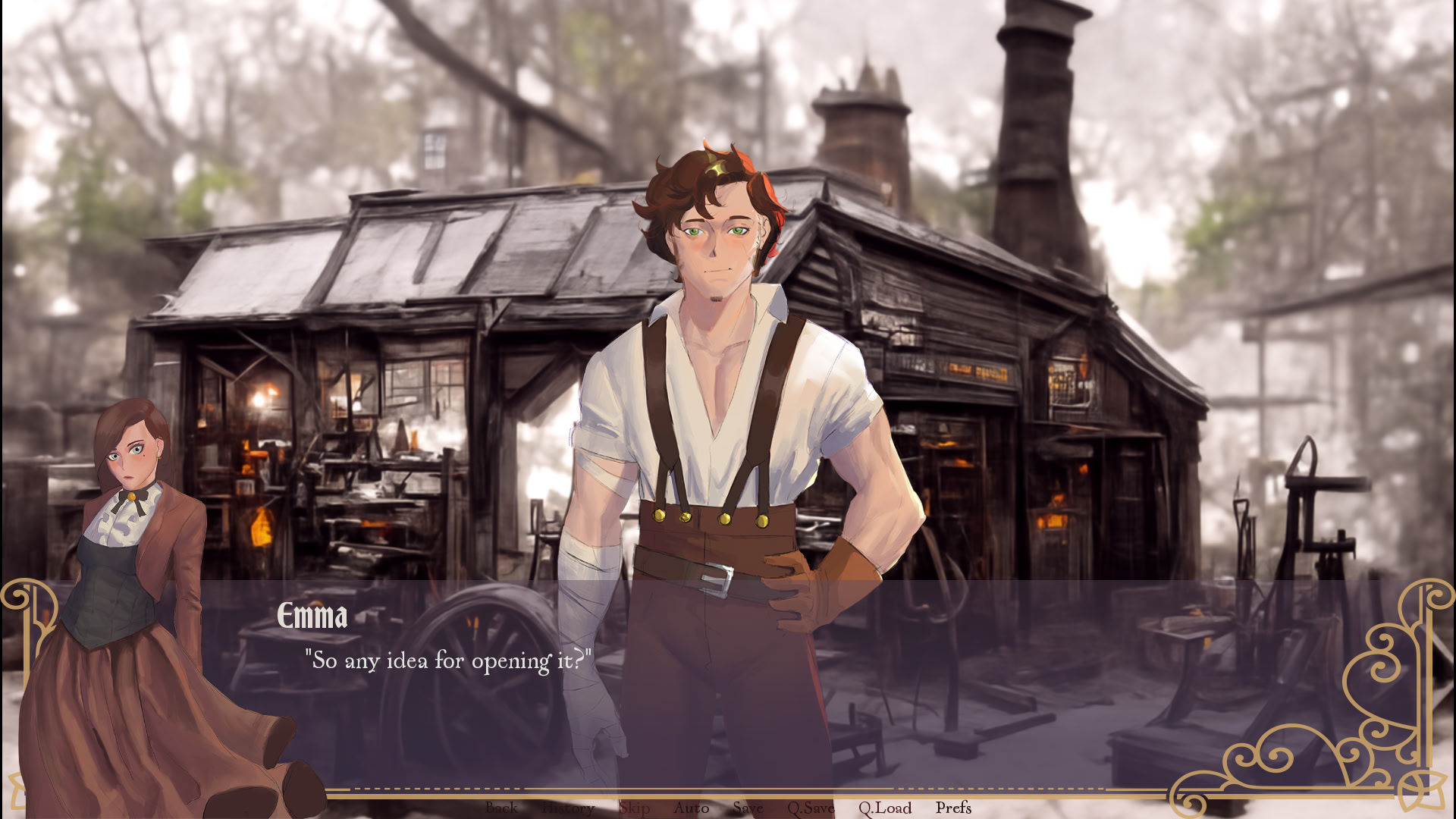
Task: Open the Prefs settings menu
Action: click(x=953, y=808)
